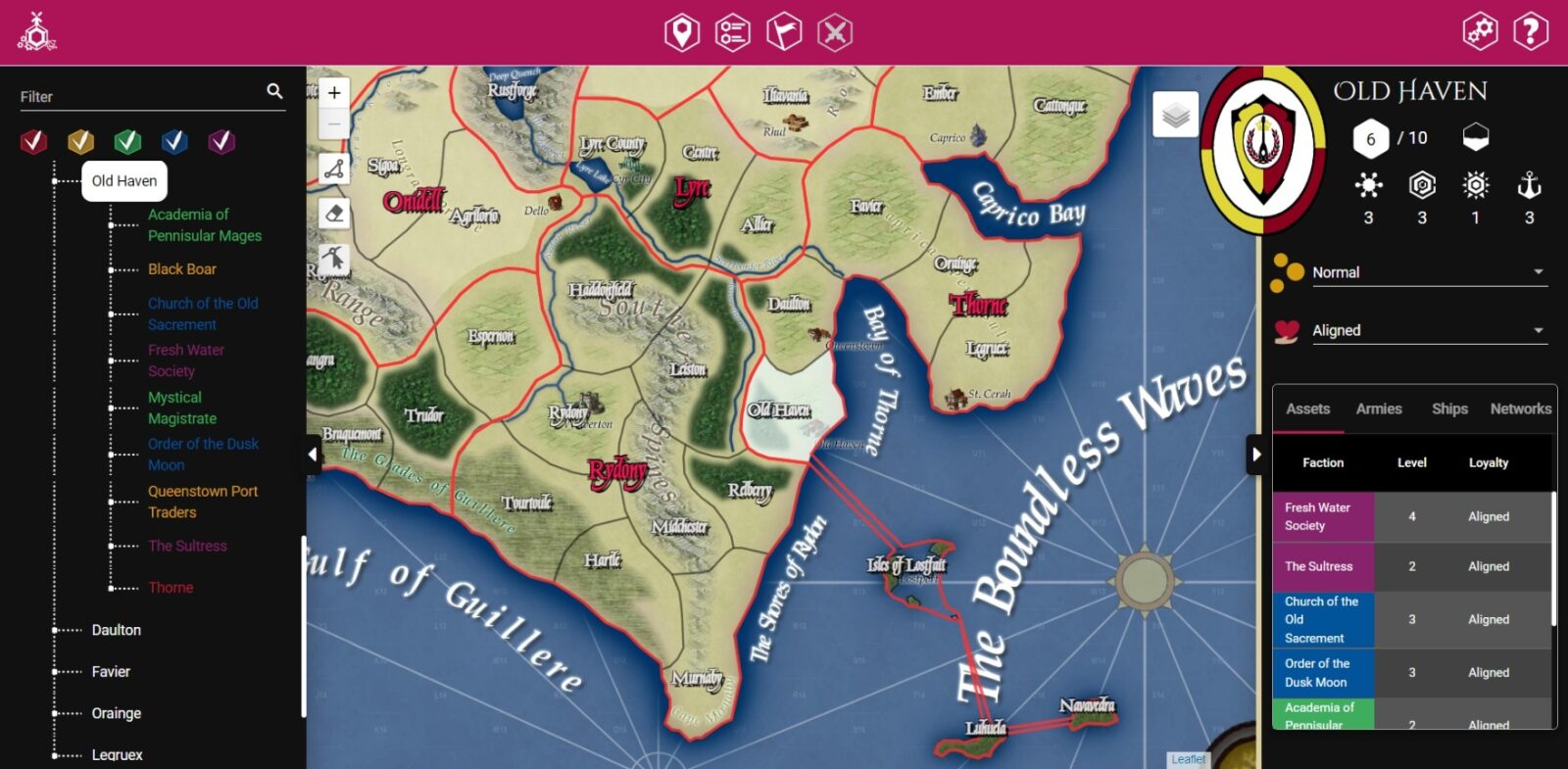Toggle the green hexagon filter checkbox
The width and height of the screenshot is (1568, 769).
(x=127, y=141)
